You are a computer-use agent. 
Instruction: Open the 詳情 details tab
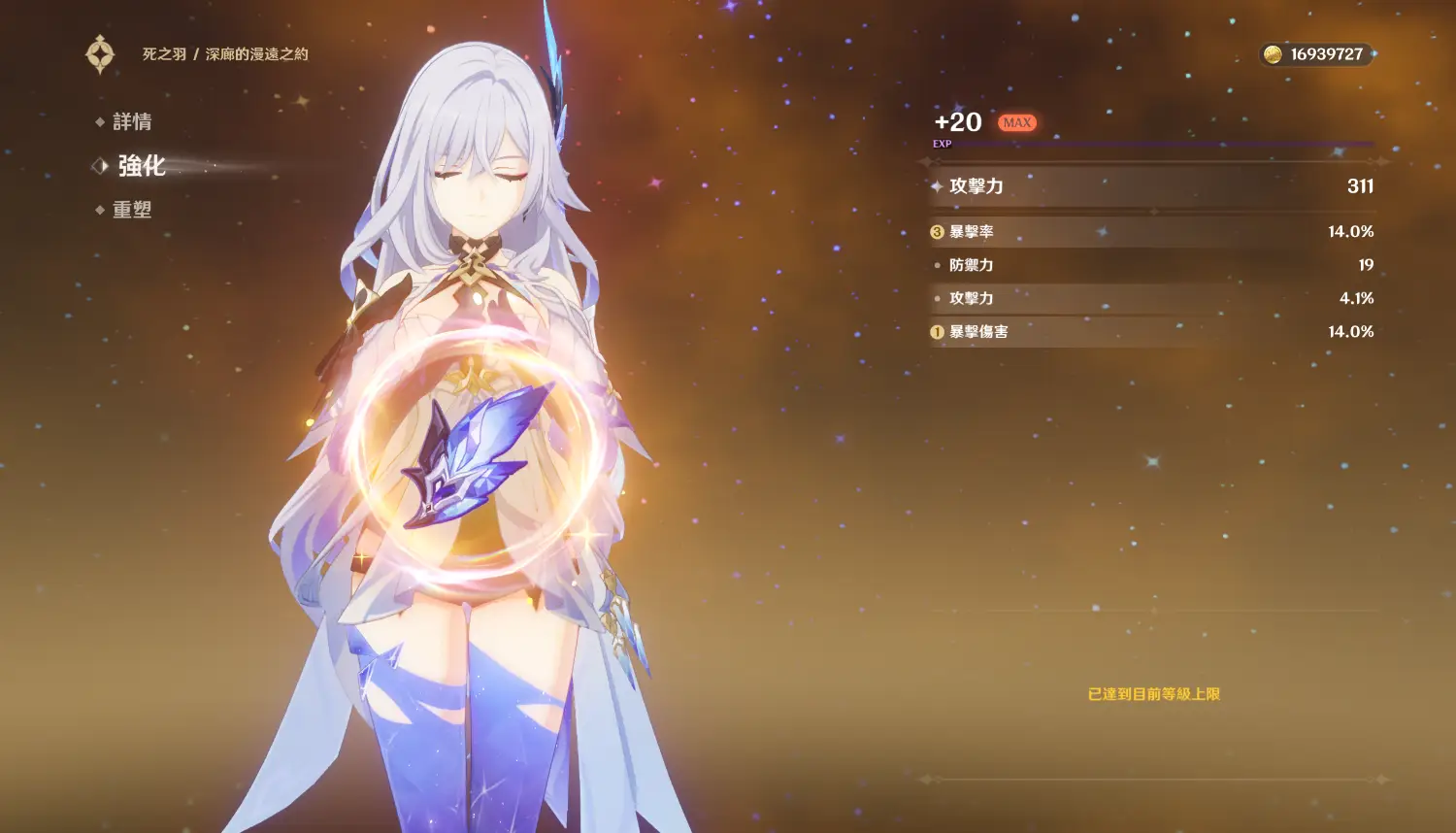click(x=131, y=121)
